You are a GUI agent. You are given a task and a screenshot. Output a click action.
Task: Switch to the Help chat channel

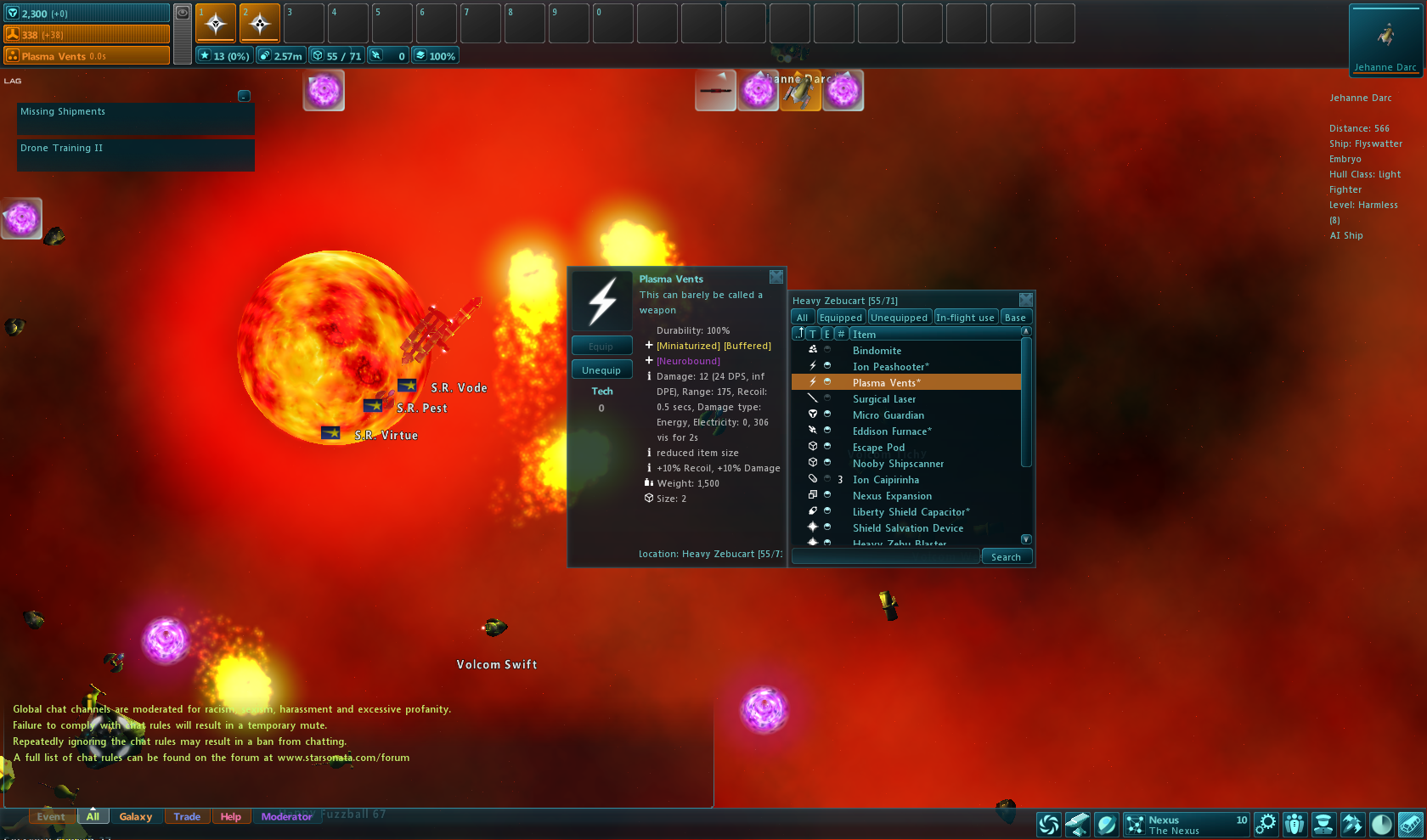pos(230,817)
